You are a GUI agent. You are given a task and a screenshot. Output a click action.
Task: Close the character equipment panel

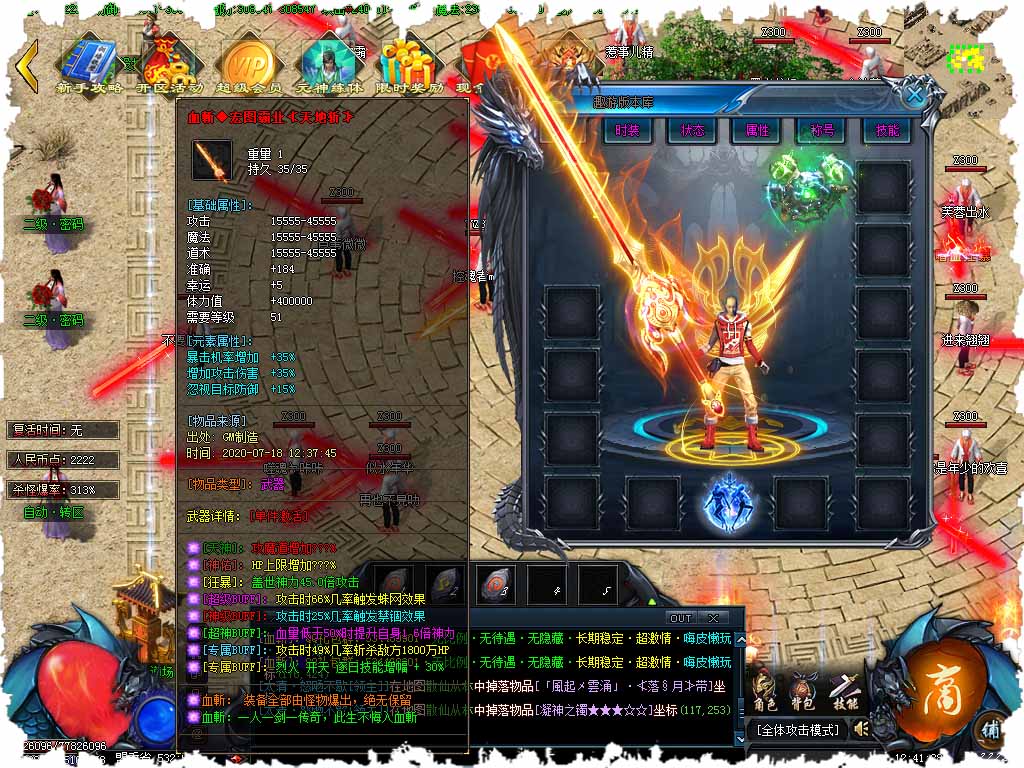click(914, 95)
